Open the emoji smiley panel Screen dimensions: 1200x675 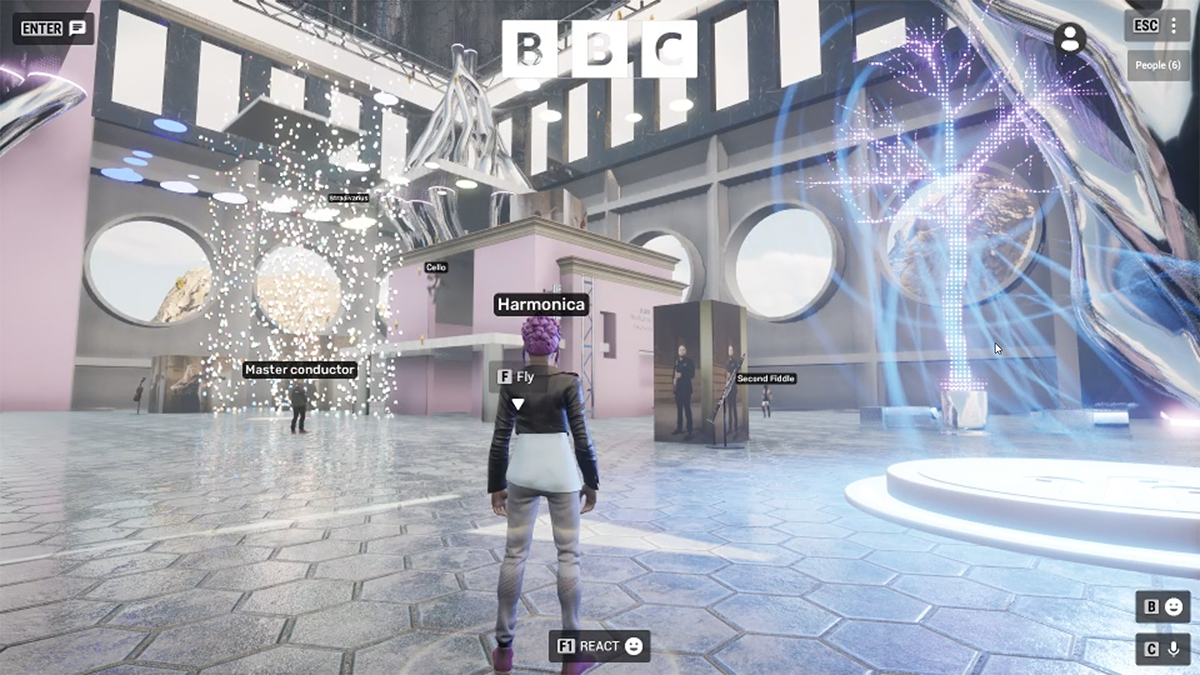pos(1163,607)
